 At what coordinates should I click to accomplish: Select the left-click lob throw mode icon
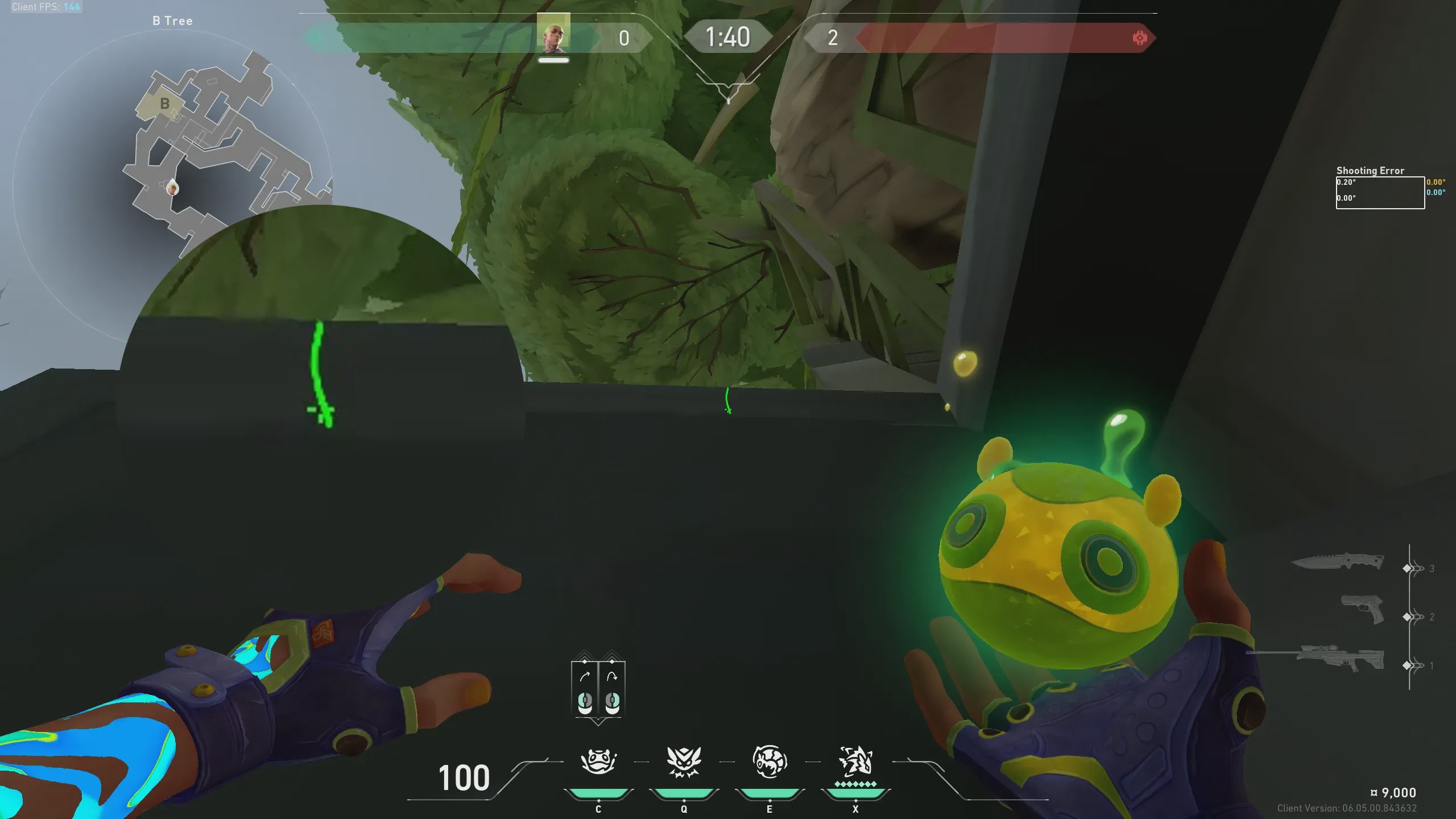[585, 689]
